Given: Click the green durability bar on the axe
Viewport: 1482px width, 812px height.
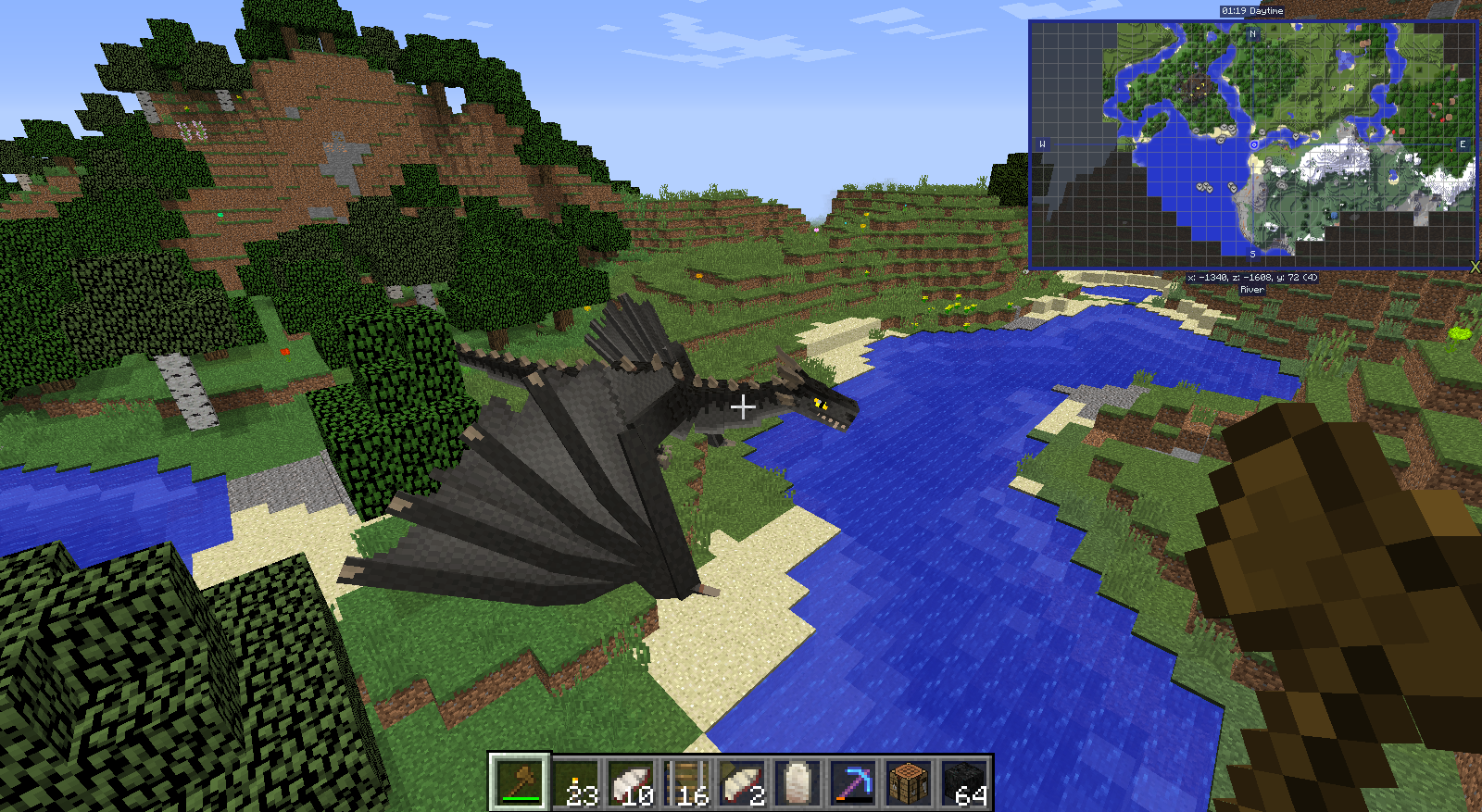Looking at the screenshot, I should (521, 798).
